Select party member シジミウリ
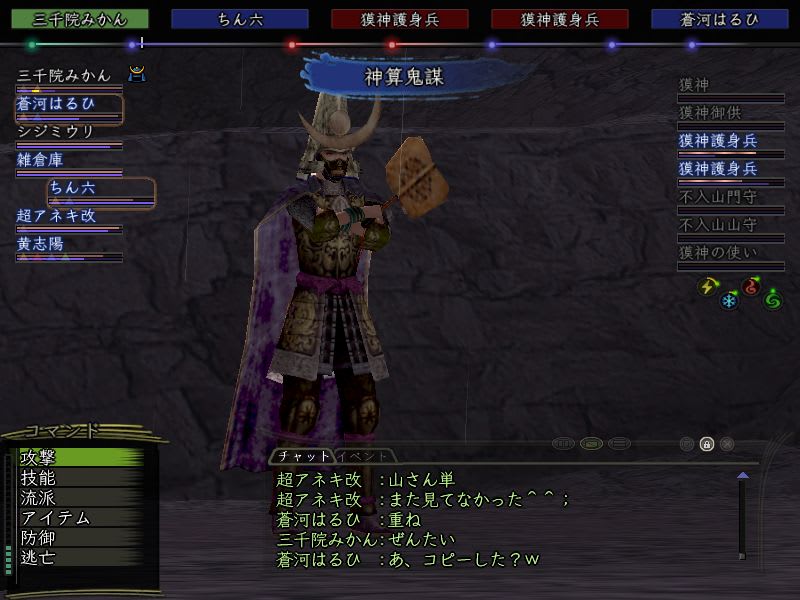The image size is (800, 600). [x=55, y=132]
